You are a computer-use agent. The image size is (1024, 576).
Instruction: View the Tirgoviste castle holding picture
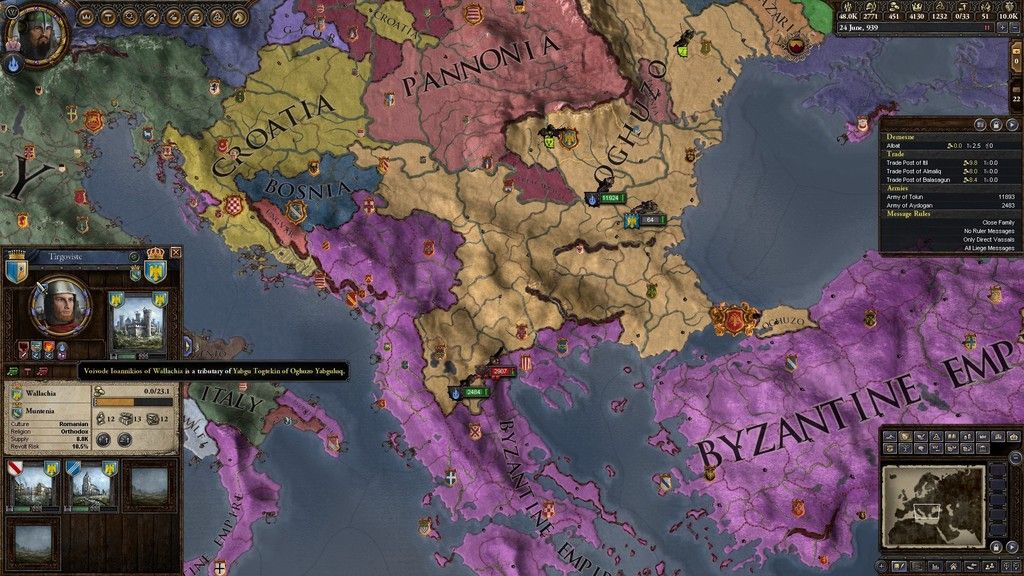(136, 327)
